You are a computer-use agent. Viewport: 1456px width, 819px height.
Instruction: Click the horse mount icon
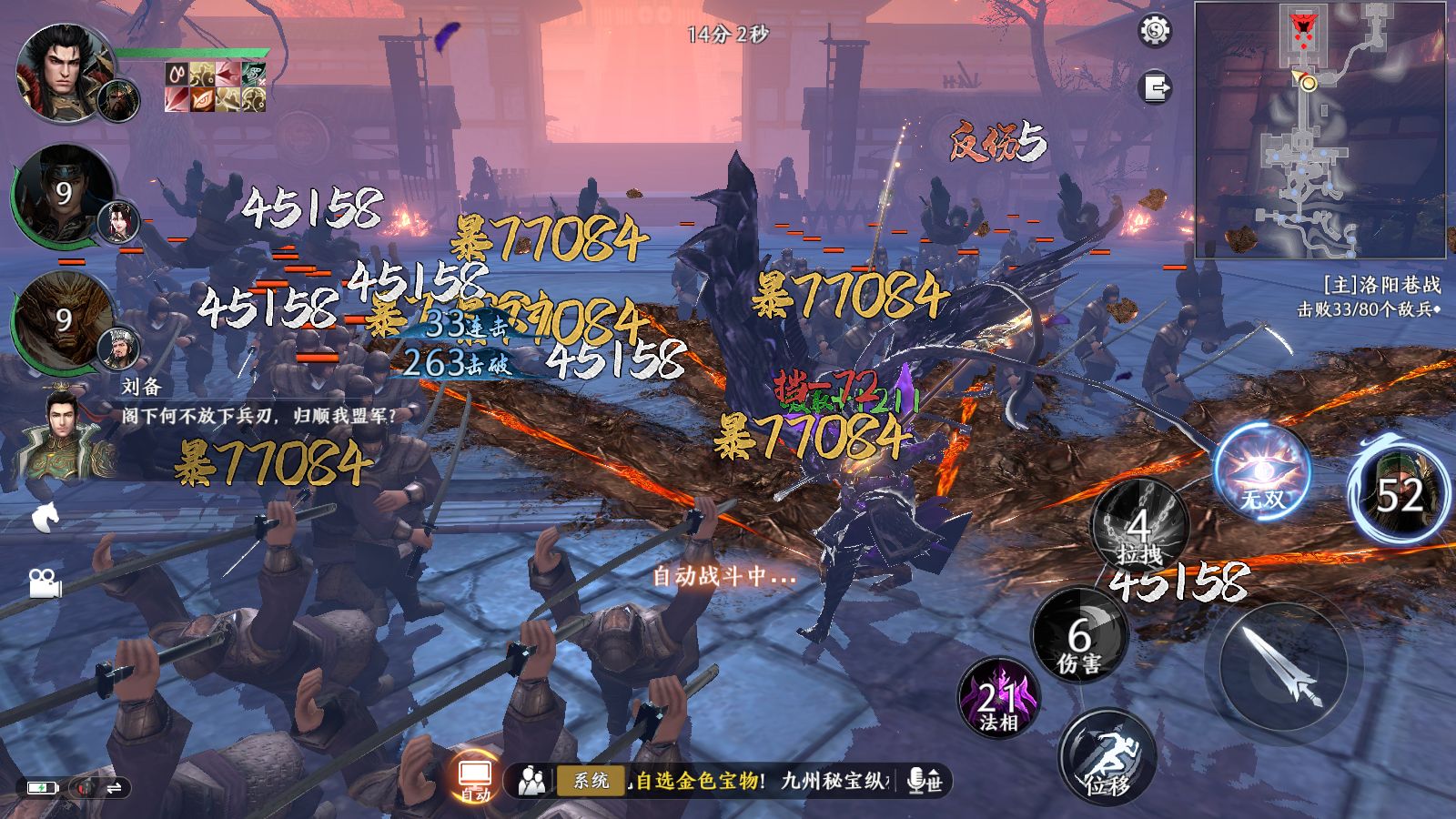click(x=45, y=517)
